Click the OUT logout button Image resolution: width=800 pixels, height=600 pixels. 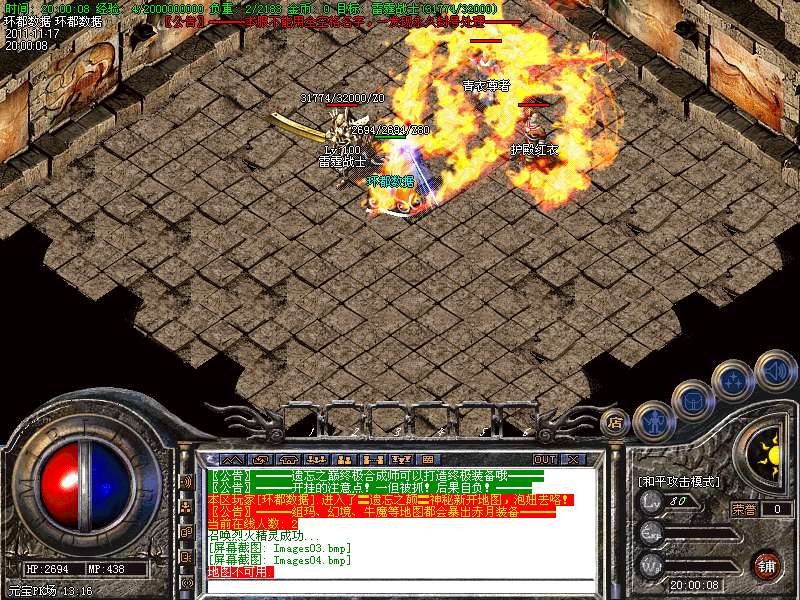pos(545,459)
